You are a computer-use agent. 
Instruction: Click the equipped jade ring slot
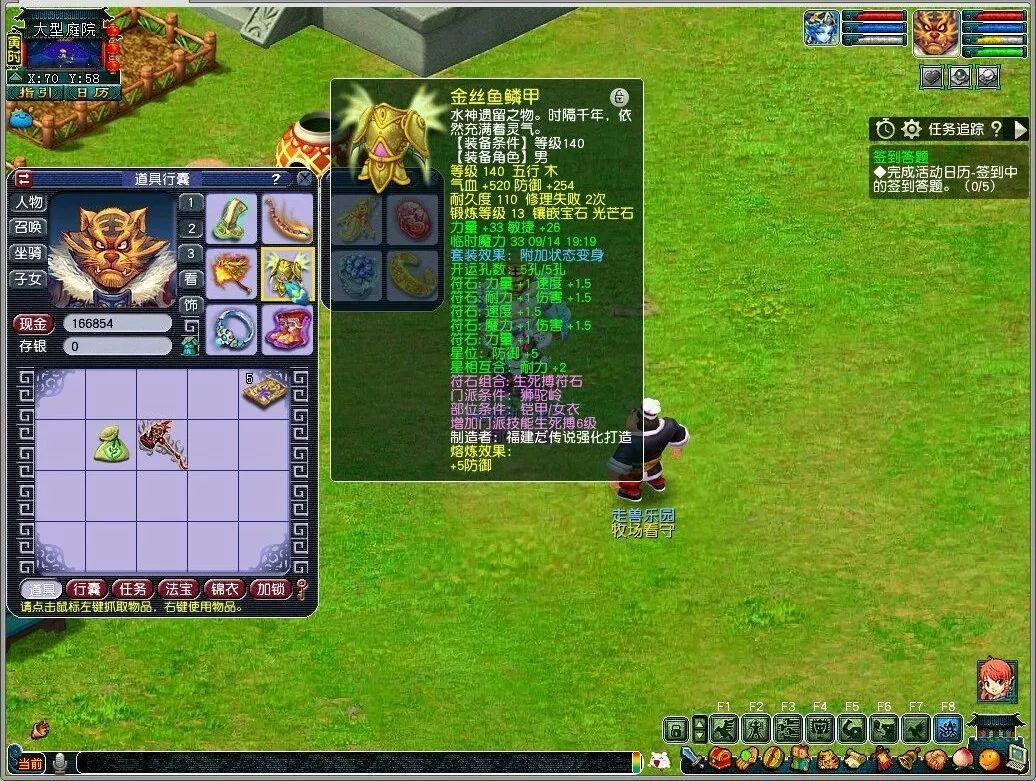pyautogui.click(x=232, y=329)
